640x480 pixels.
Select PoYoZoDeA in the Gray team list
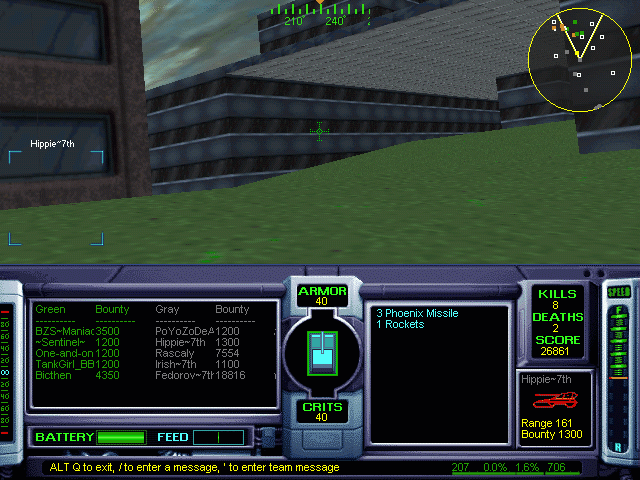(x=184, y=330)
